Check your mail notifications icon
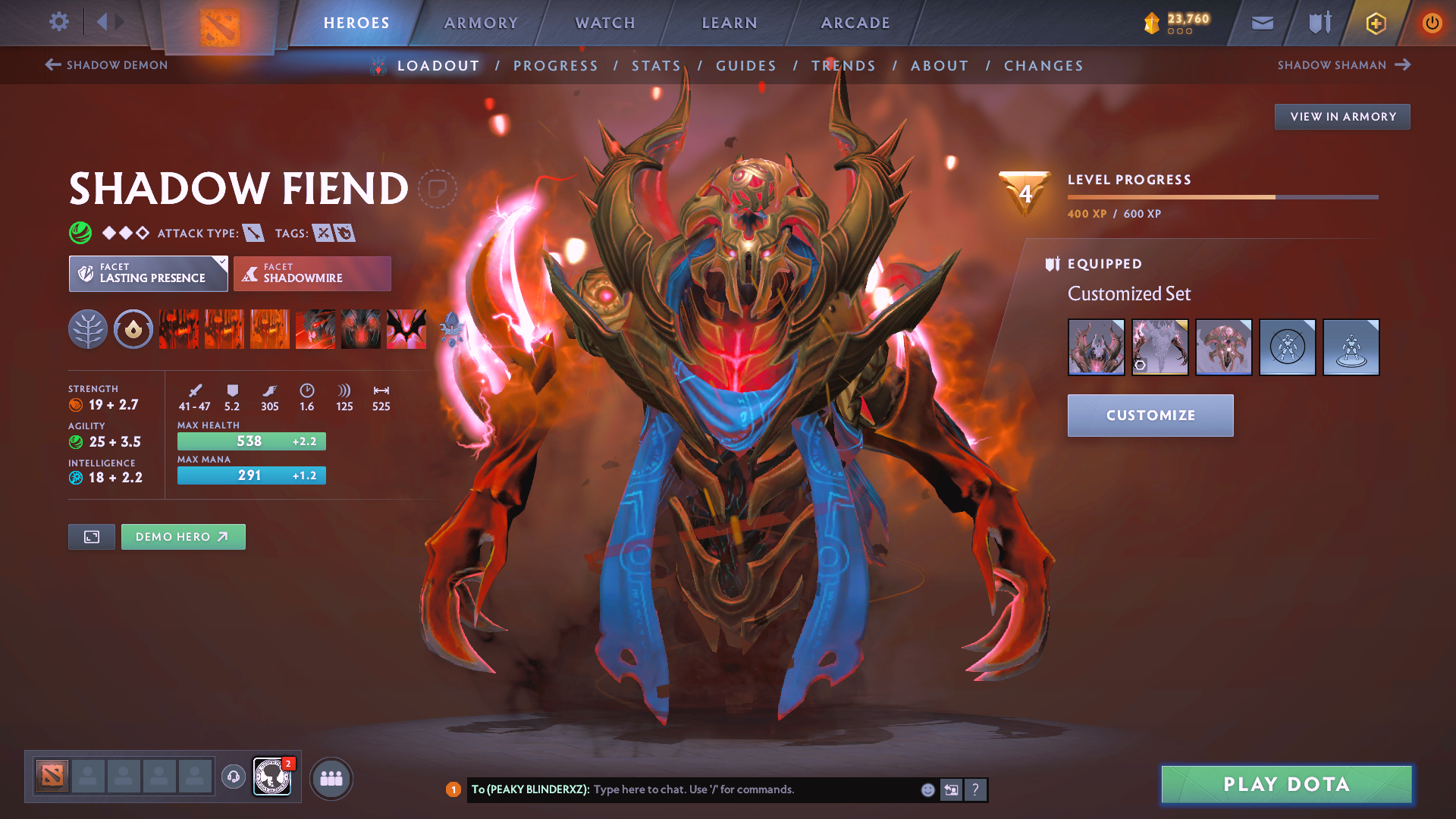 1261,24
